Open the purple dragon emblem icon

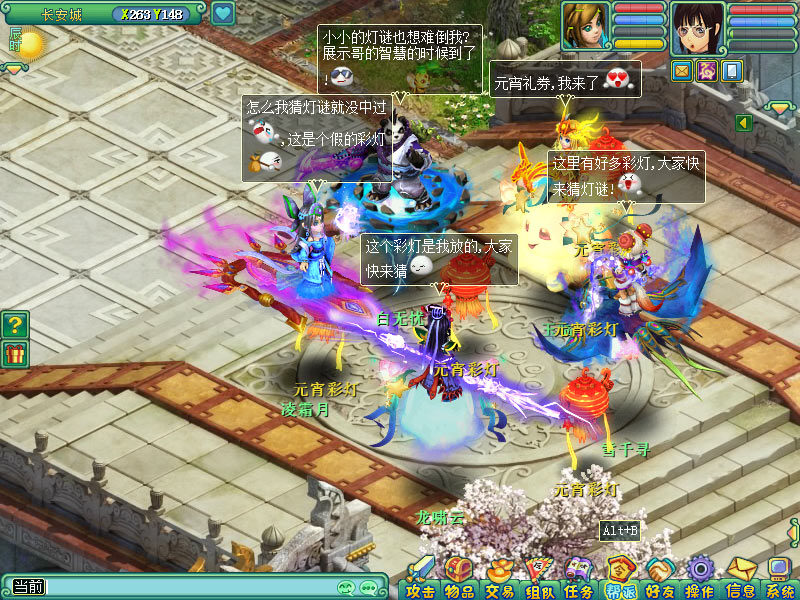click(x=707, y=70)
